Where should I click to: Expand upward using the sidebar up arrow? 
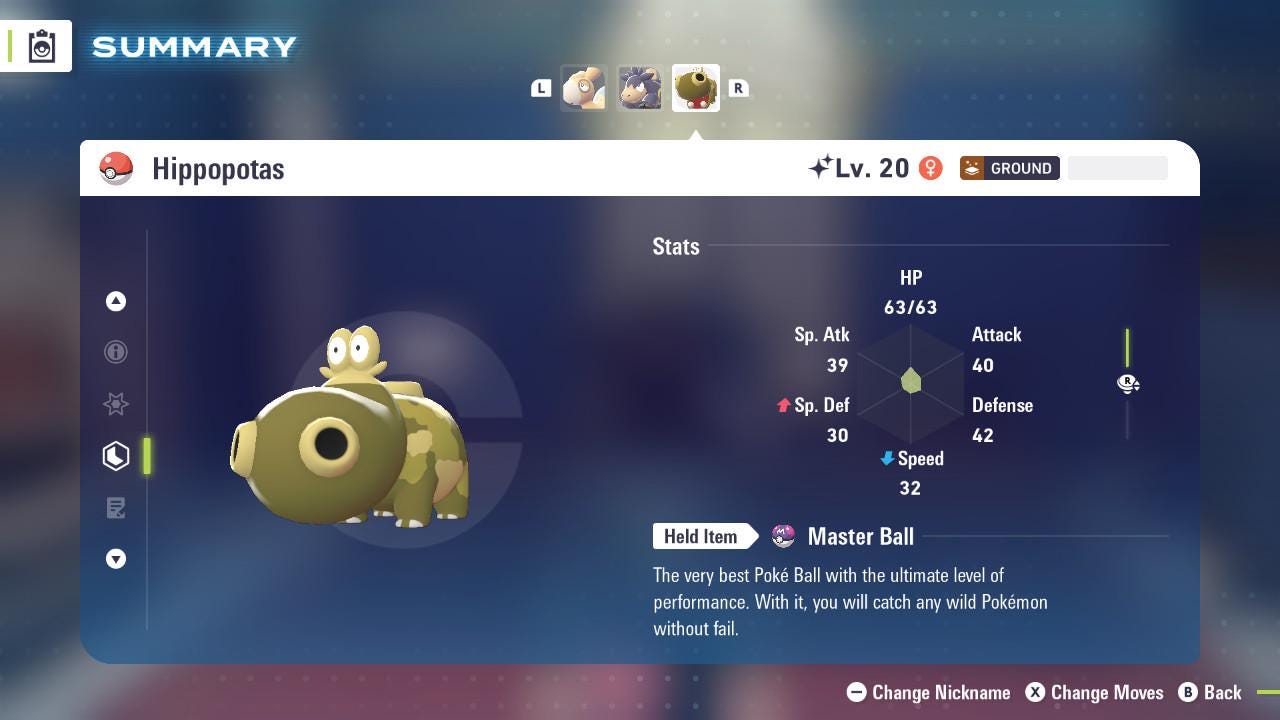[x=116, y=301]
